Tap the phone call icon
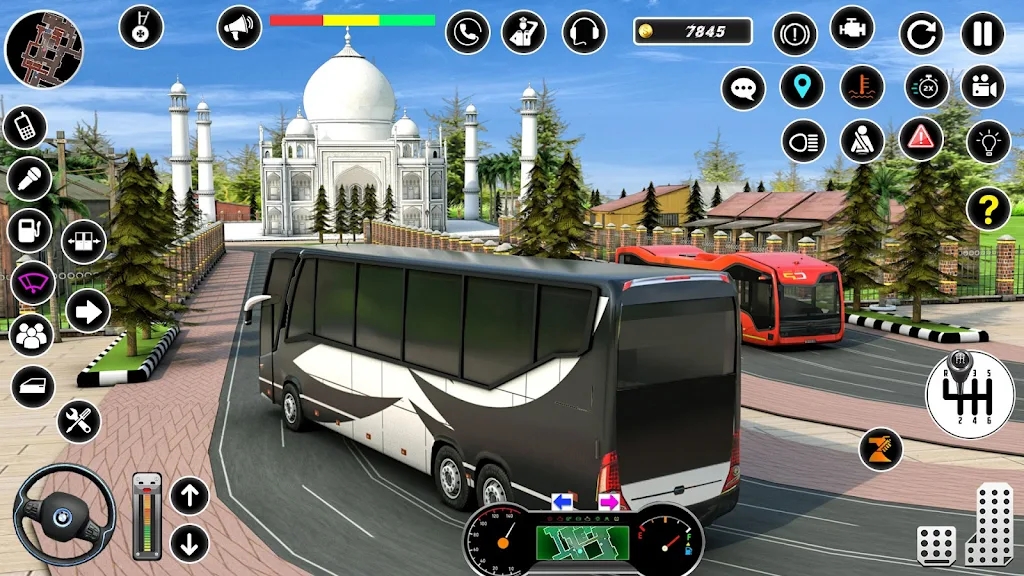This screenshot has height=576, width=1024. (x=467, y=32)
